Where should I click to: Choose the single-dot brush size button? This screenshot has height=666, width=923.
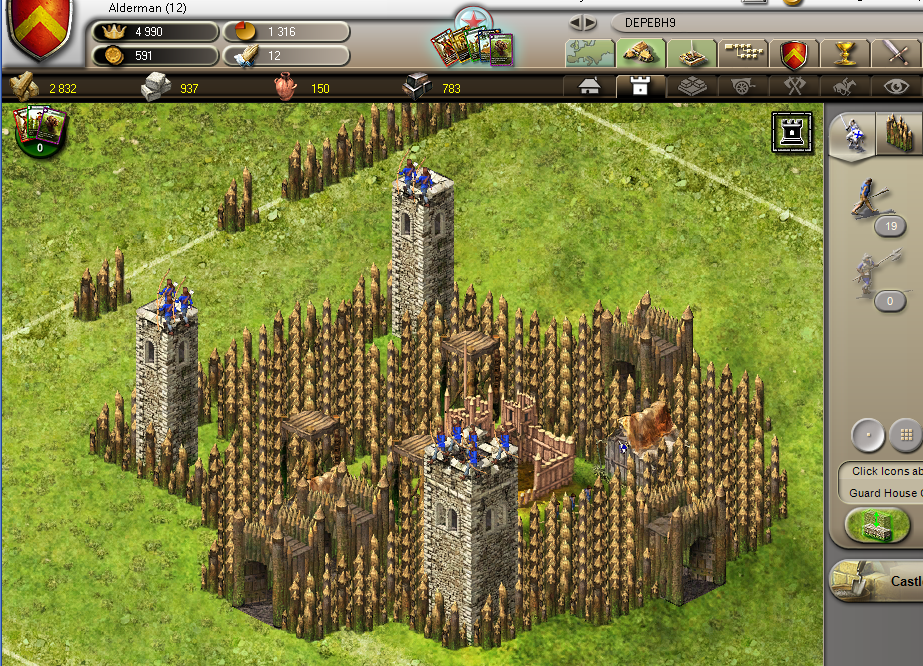[867, 435]
